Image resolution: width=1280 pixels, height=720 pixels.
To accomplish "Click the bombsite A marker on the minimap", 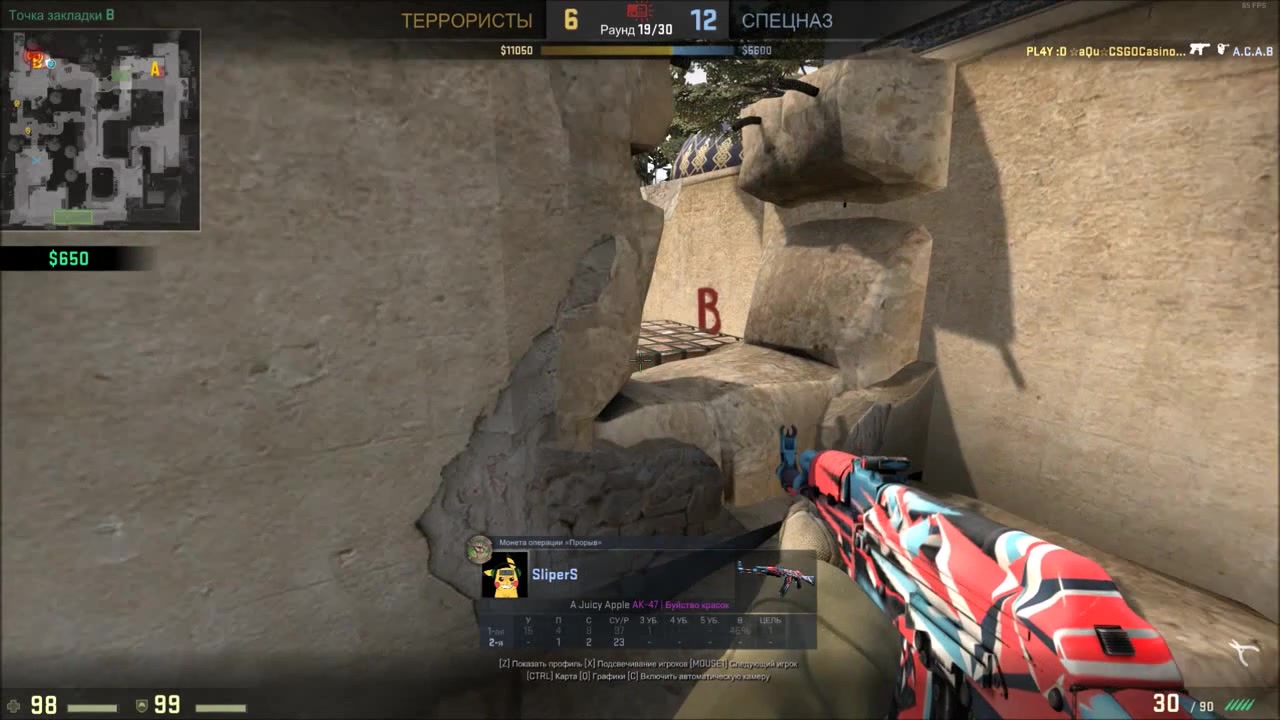I will tap(155, 70).
